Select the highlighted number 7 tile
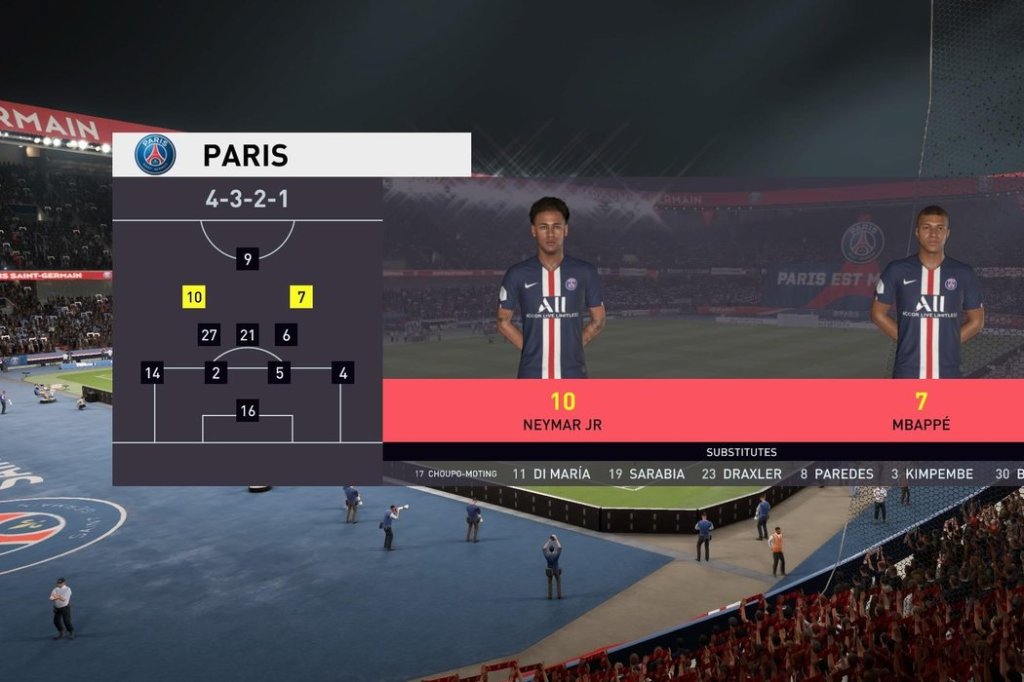This screenshot has height=682, width=1024. coord(301,297)
